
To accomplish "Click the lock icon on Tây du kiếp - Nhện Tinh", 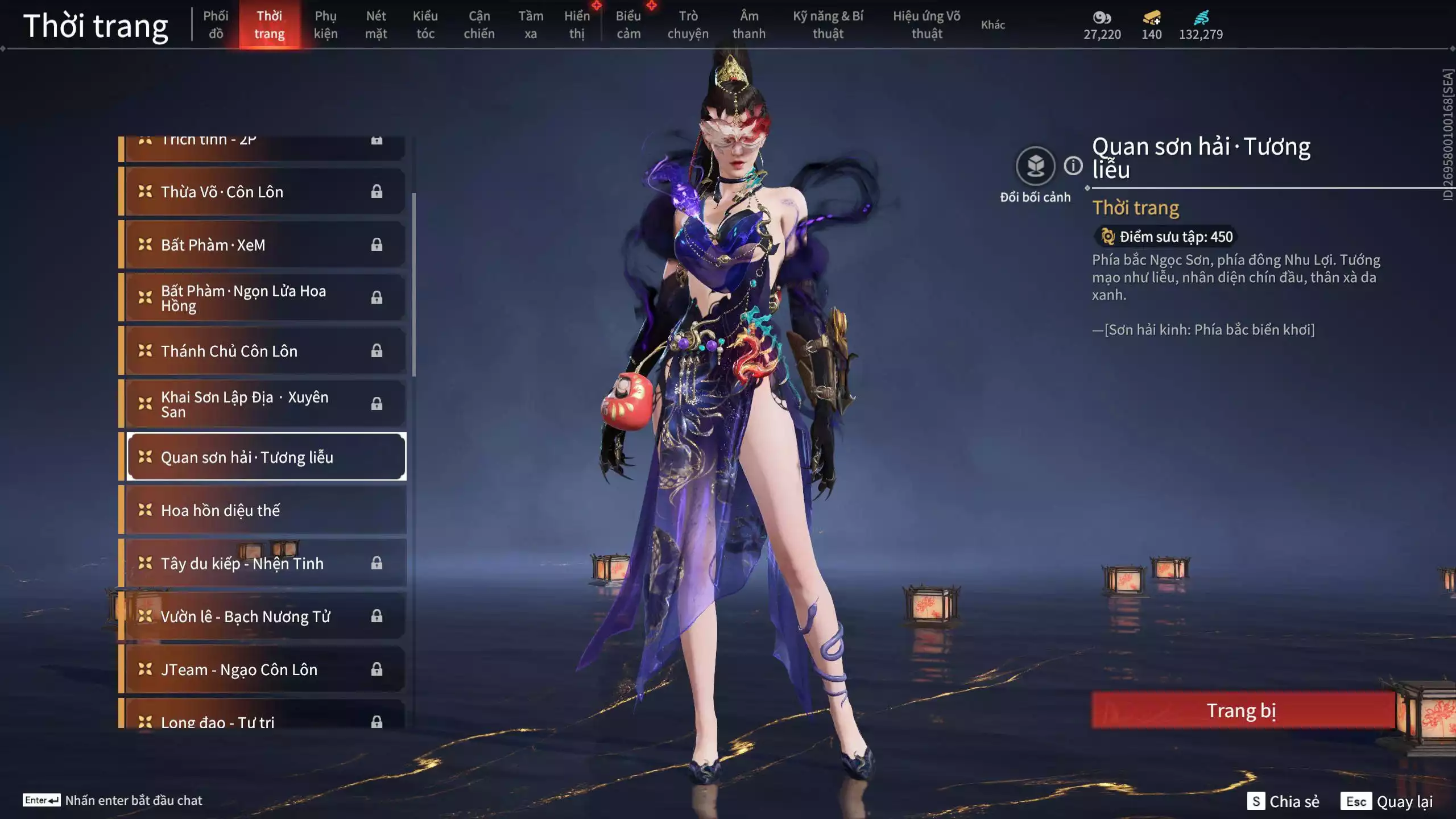I will tap(377, 563).
